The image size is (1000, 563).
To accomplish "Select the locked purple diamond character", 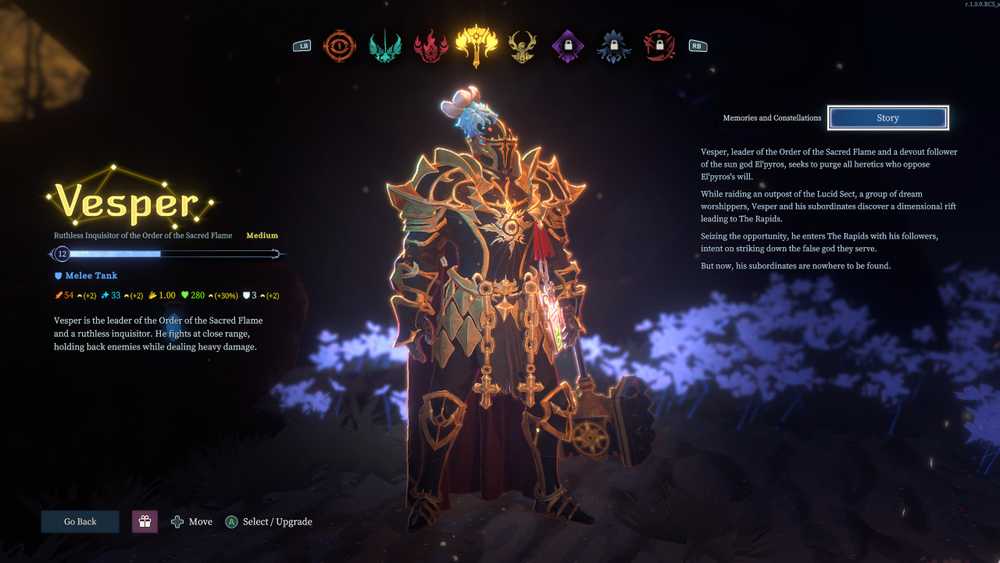I will coord(567,45).
